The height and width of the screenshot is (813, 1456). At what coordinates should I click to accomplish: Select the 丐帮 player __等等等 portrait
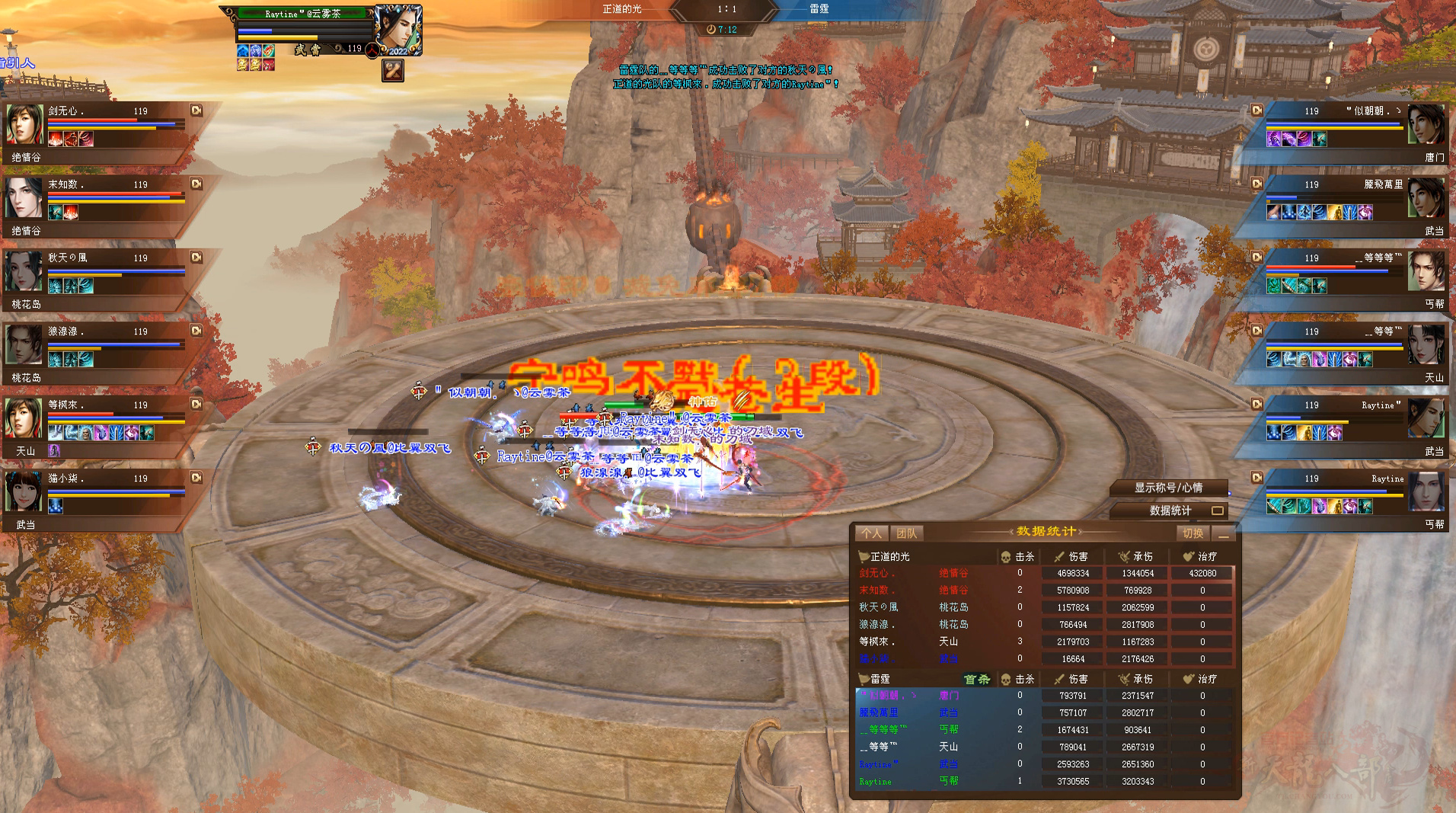coord(1426,271)
